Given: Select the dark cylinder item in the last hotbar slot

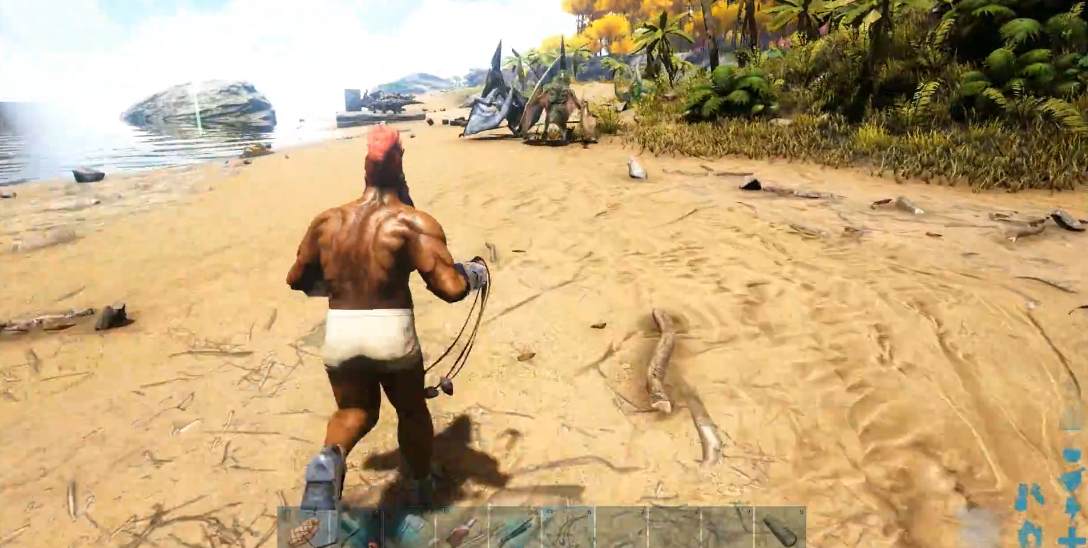Looking at the screenshot, I should [x=779, y=528].
